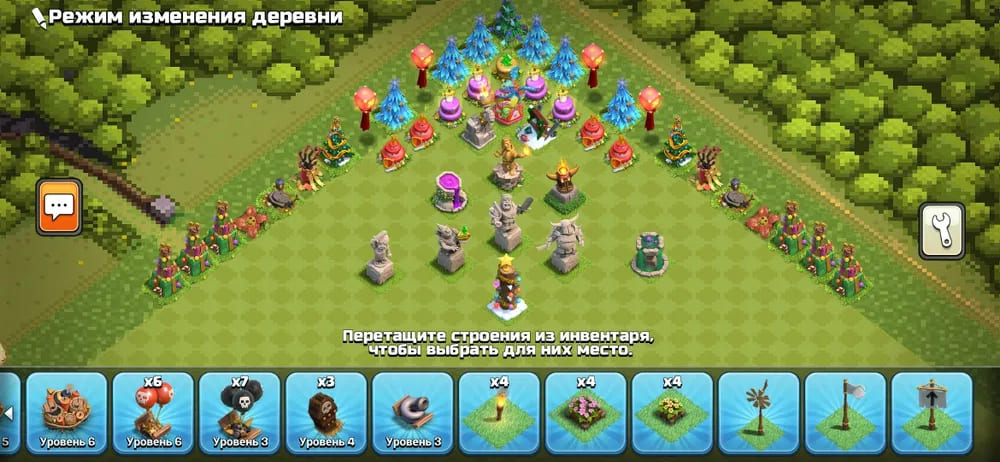Select the banner with black arrow slot
This screenshot has width=1000, height=462.
point(932,412)
